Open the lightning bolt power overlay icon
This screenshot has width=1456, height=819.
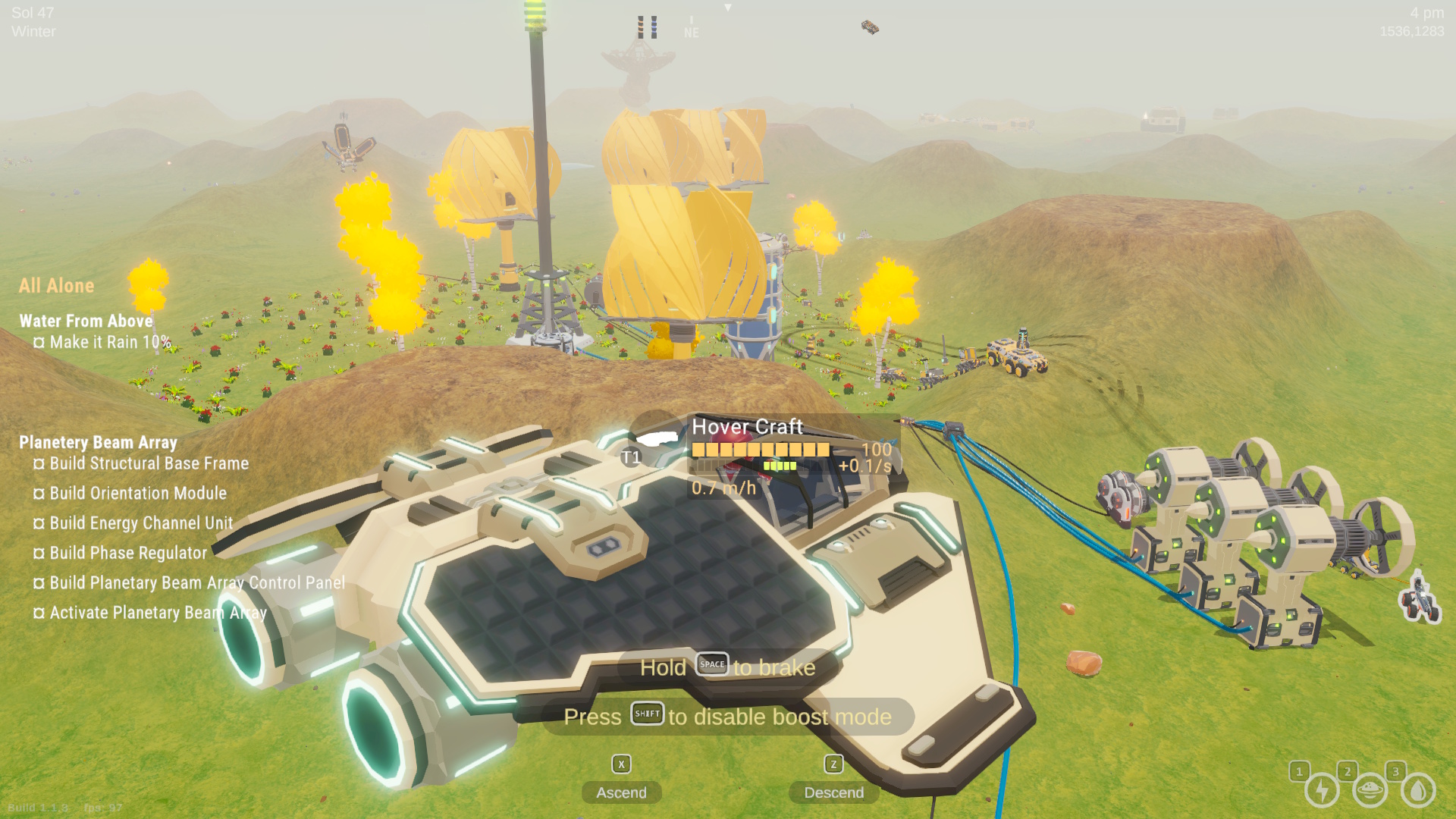click(x=1322, y=790)
